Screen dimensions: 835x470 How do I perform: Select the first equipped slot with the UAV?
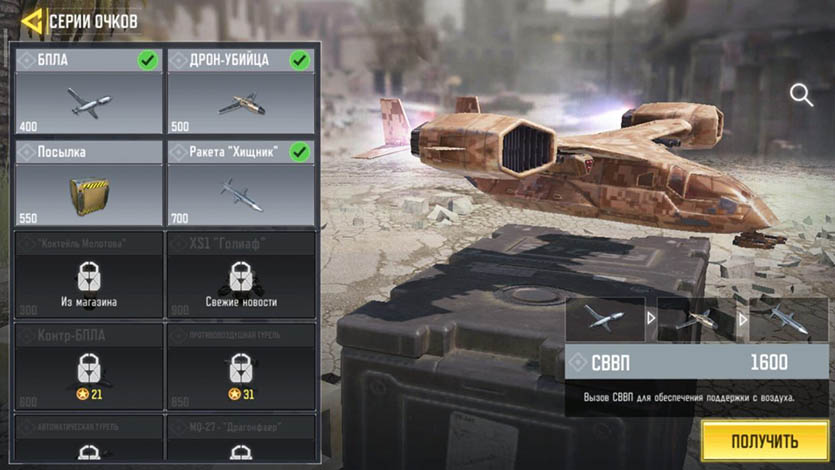tap(604, 319)
